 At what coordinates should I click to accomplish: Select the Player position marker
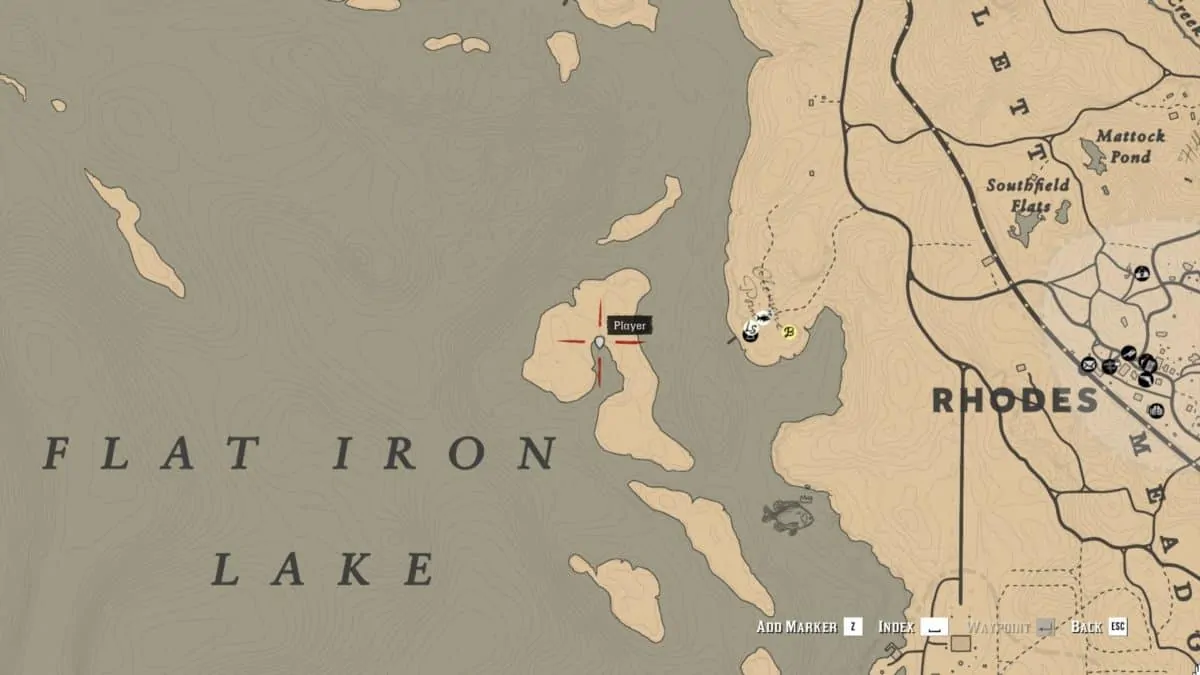[599, 342]
